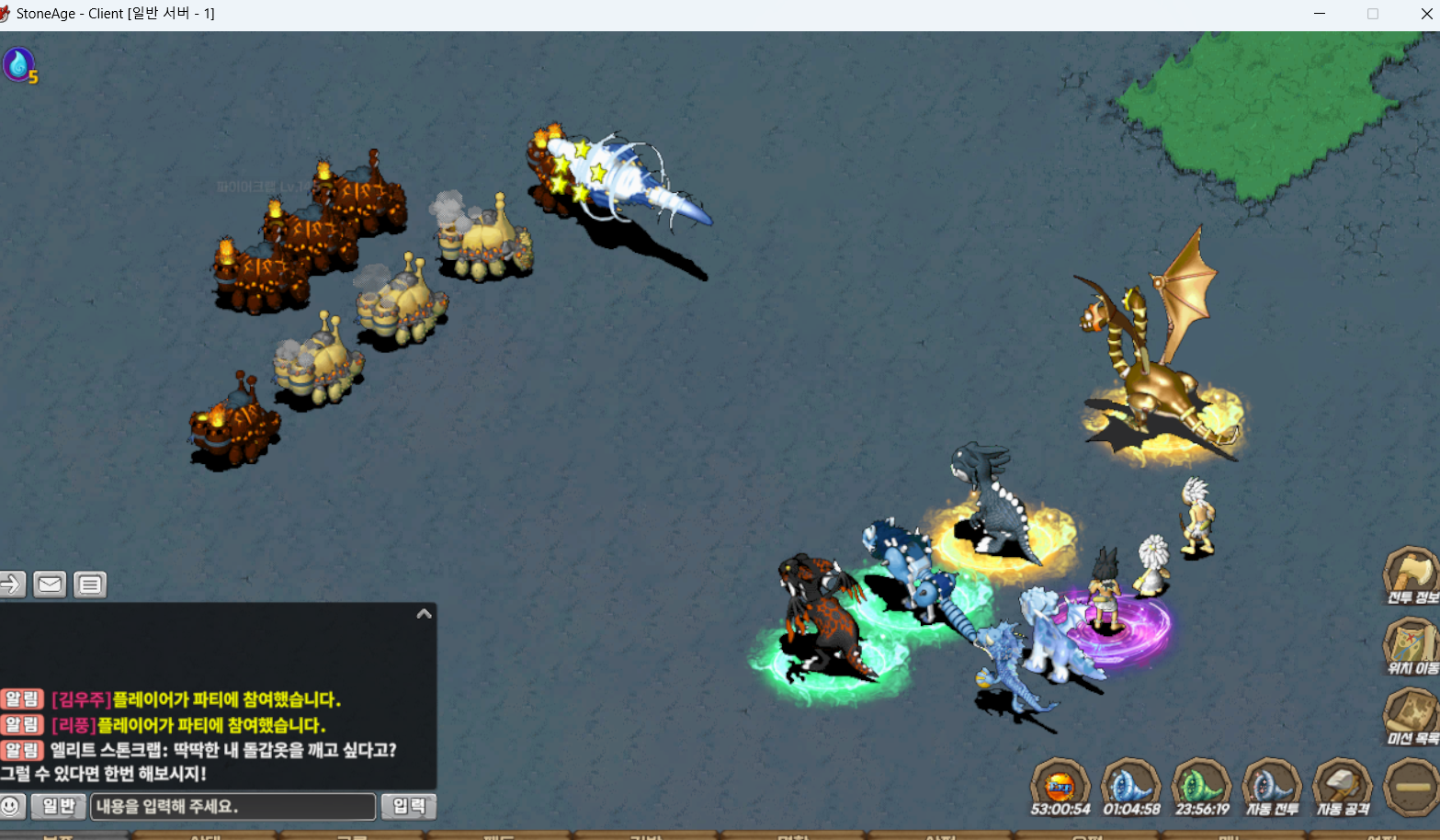Toggle 자동 공격 auto attack hammer
The height and width of the screenshot is (840, 1440).
[1343, 786]
